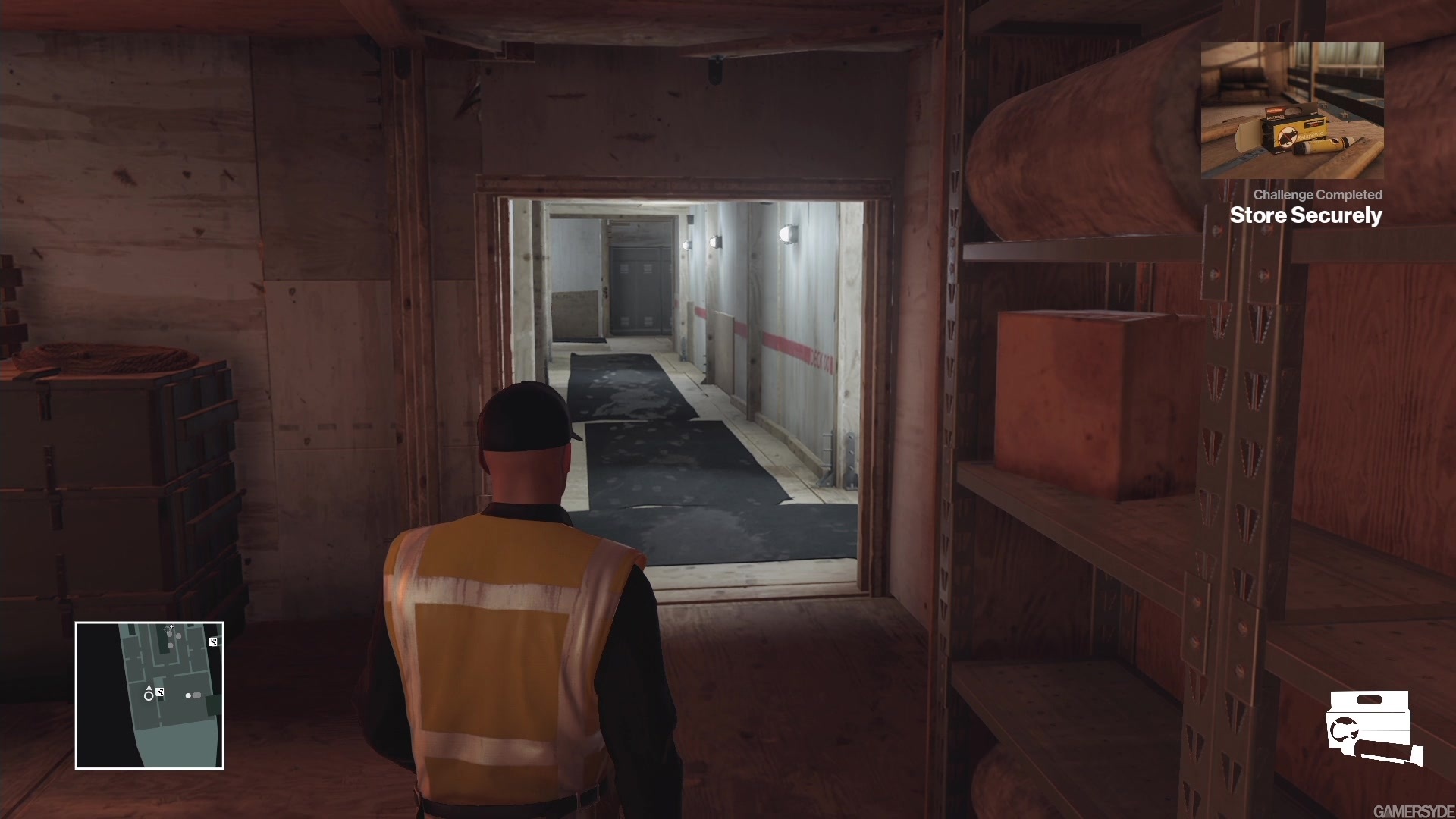The width and height of the screenshot is (1456, 819).
Task: Click the player direction arrow on the minimap
Action: 149,687
